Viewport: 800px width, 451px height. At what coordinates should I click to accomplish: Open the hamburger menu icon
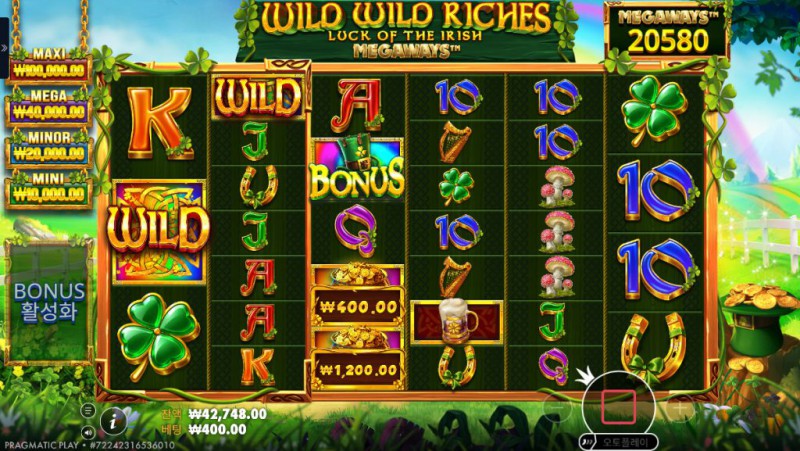pyautogui.click(x=88, y=409)
